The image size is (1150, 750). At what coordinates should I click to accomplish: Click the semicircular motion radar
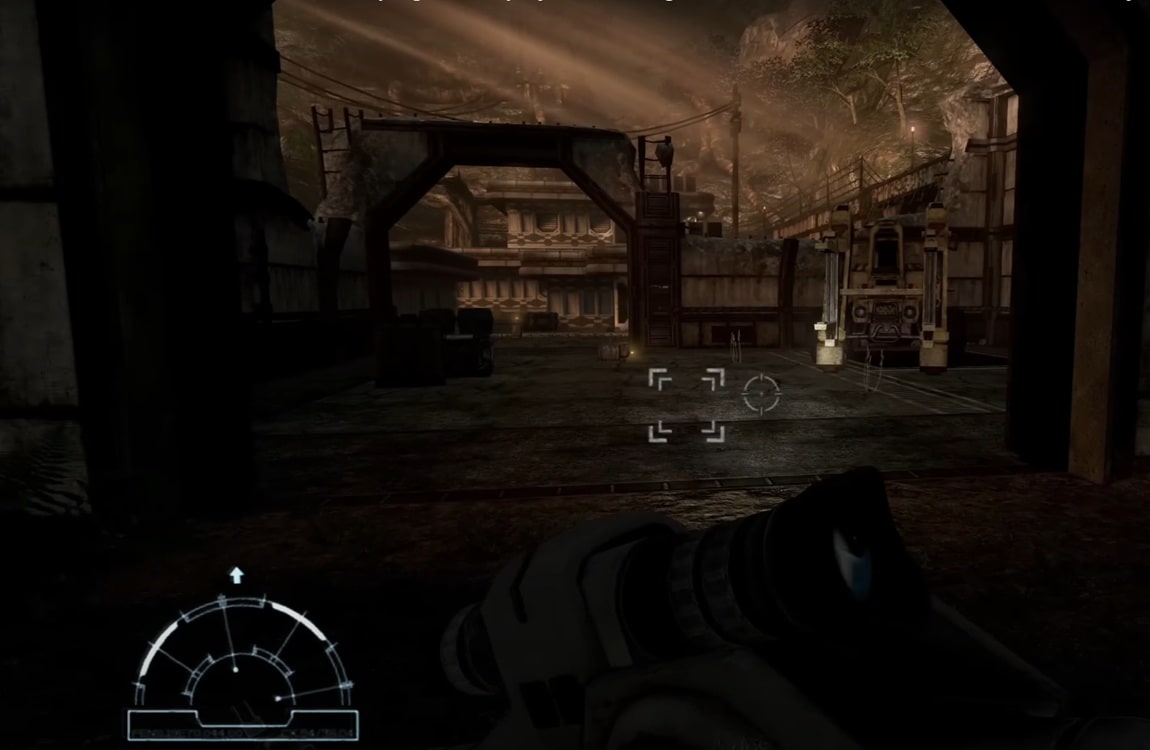243,657
